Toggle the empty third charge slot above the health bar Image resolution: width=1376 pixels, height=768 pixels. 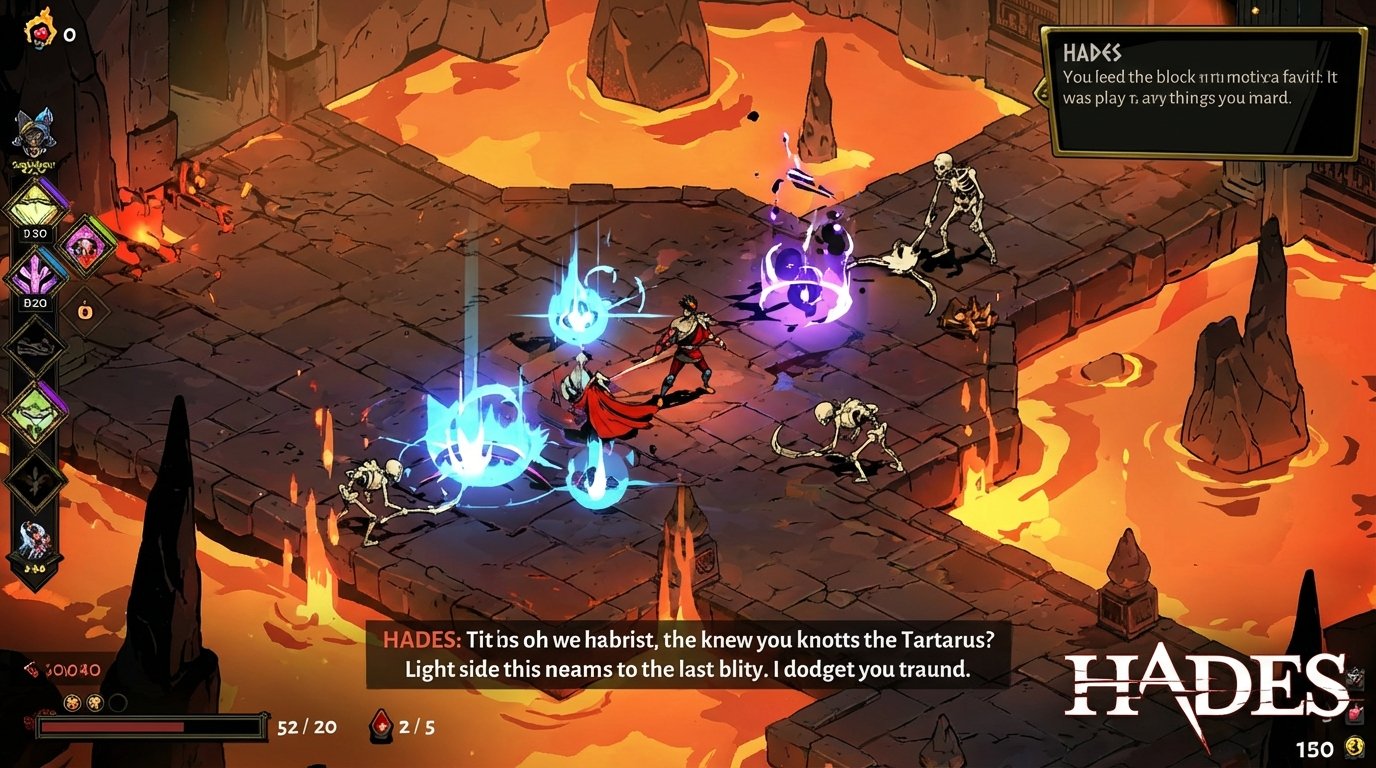119,703
